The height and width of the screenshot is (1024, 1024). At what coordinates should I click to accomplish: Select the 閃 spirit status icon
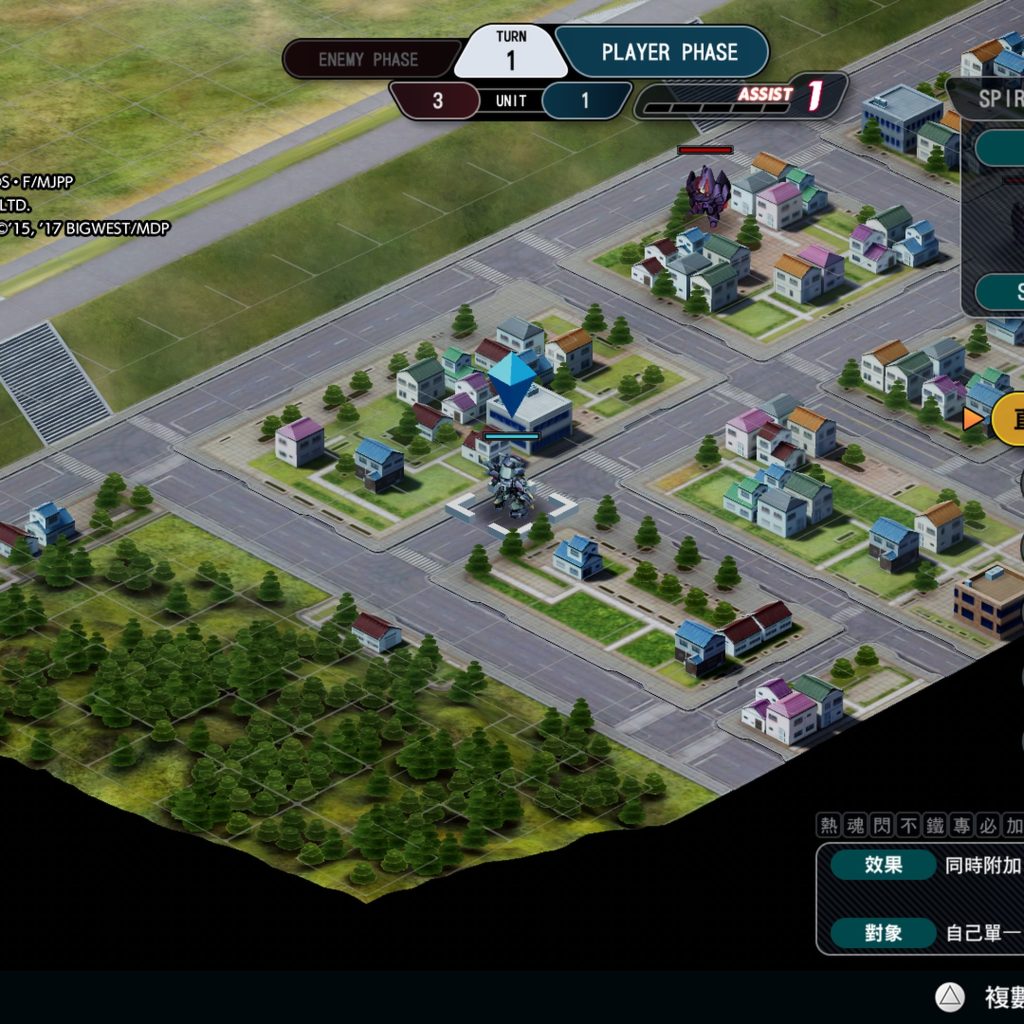click(x=882, y=825)
